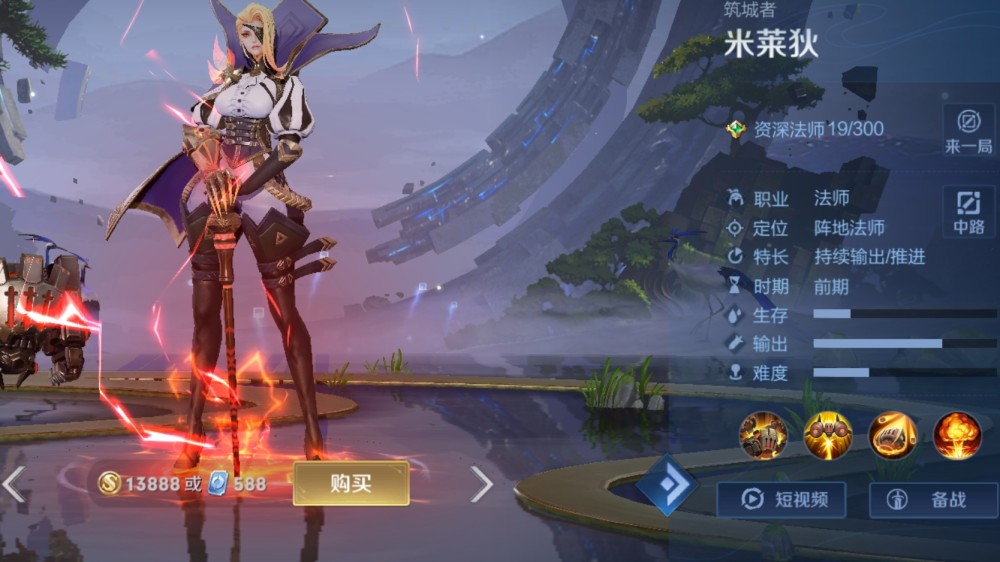View the fiery explosion ultimate skill icon
The height and width of the screenshot is (562, 1000).
click(957, 435)
